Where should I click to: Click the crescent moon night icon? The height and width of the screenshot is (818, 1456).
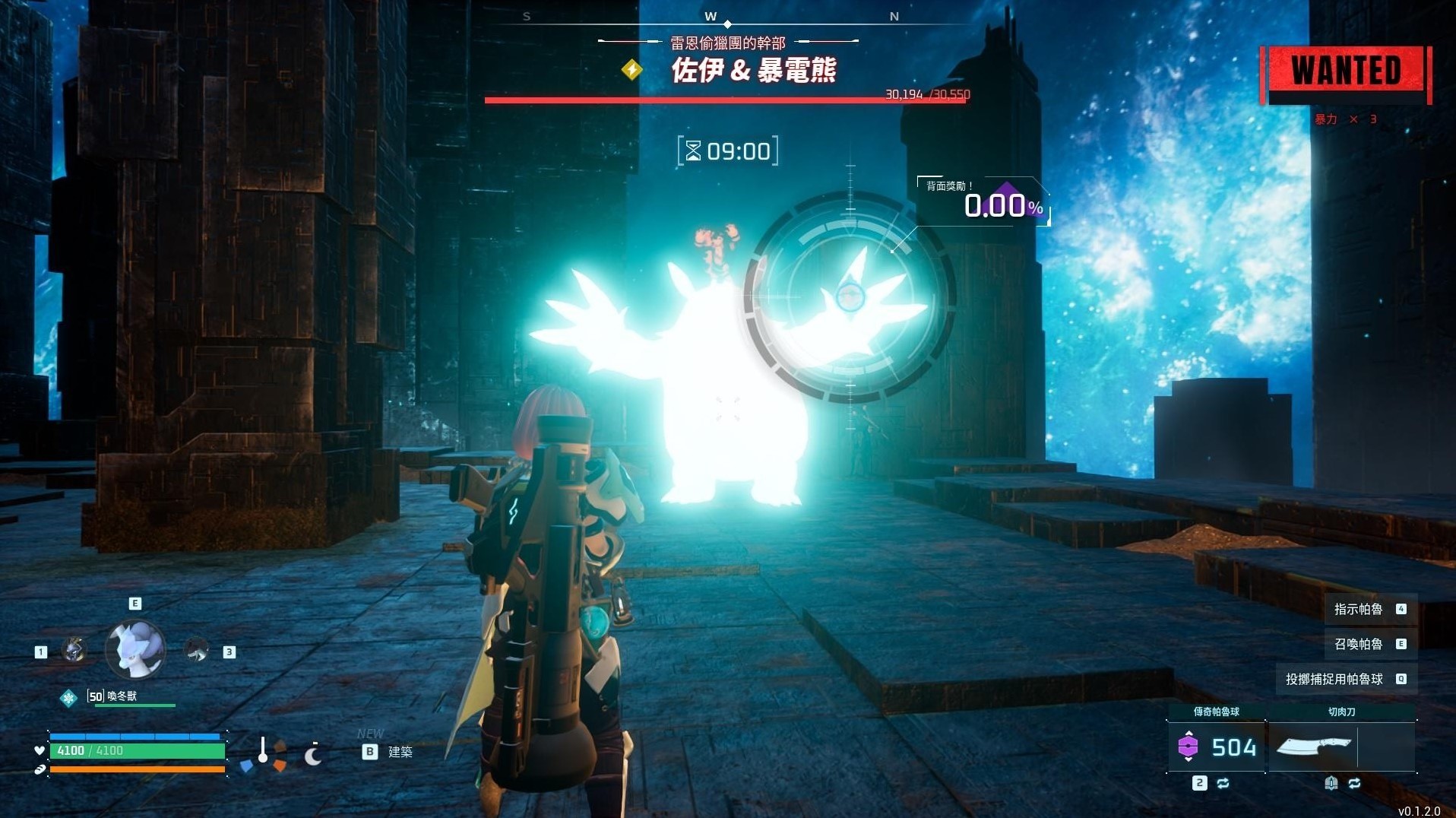pyautogui.click(x=312, y=755)
